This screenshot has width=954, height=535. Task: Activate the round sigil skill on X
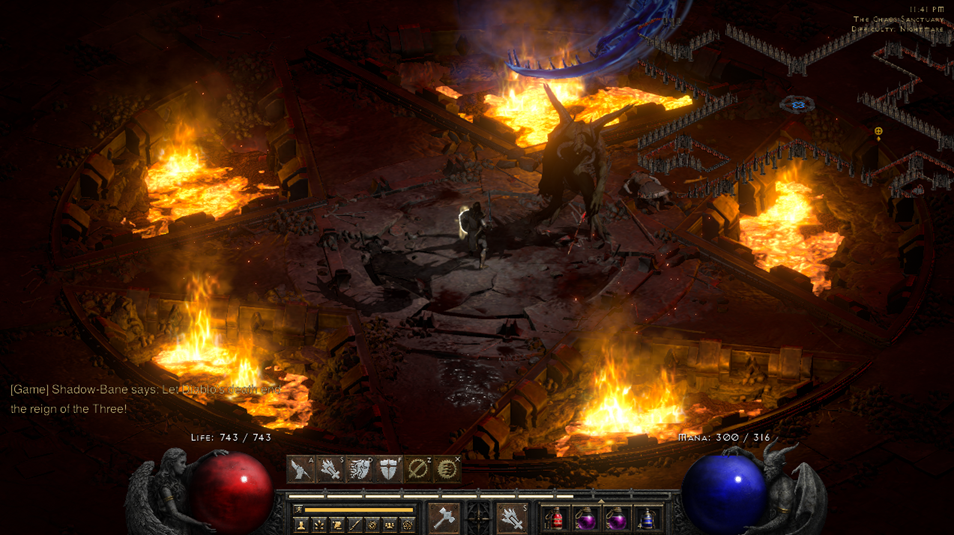coord(447,469)
